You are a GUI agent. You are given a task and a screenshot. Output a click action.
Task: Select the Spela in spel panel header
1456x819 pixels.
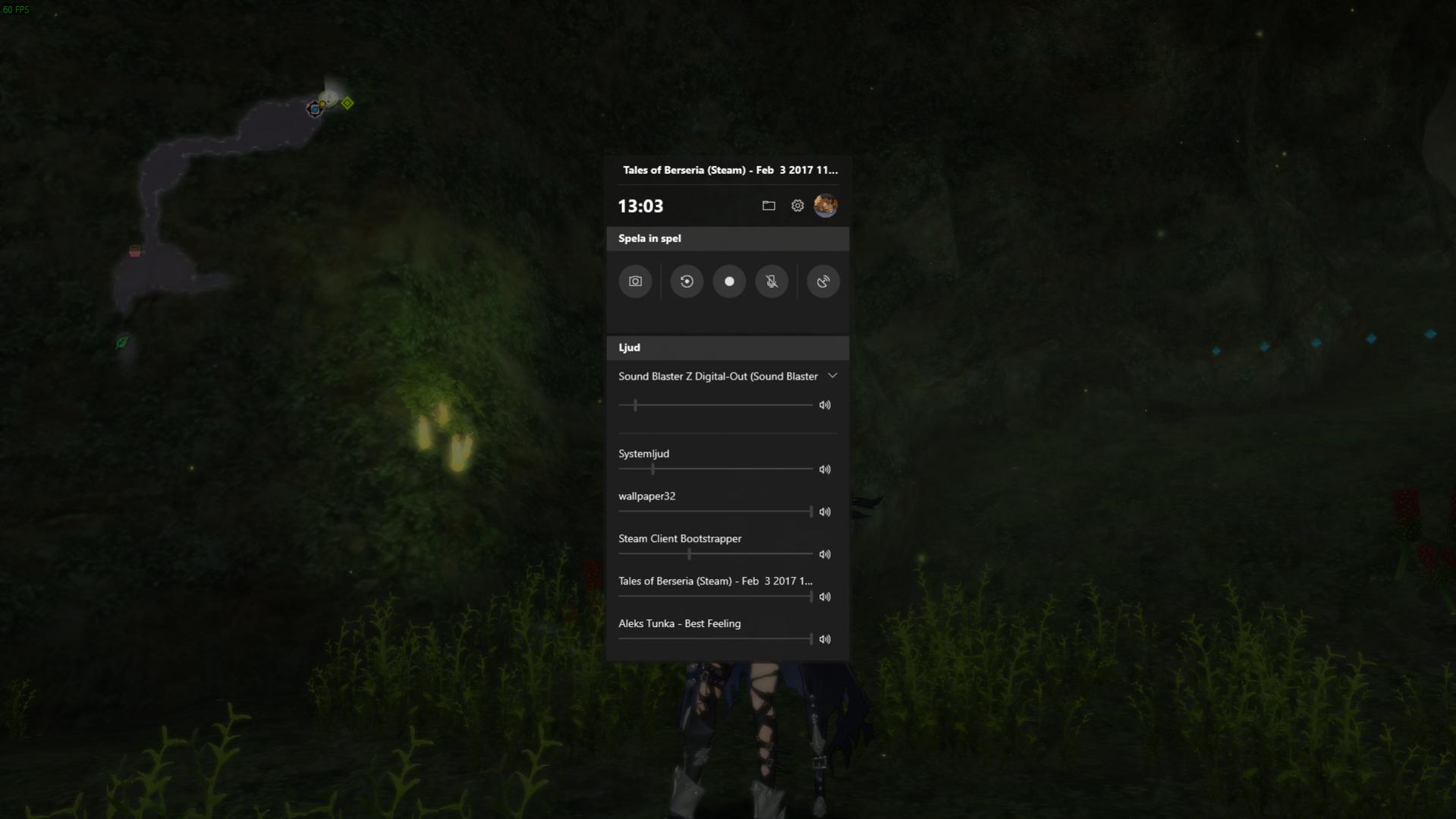649,238
